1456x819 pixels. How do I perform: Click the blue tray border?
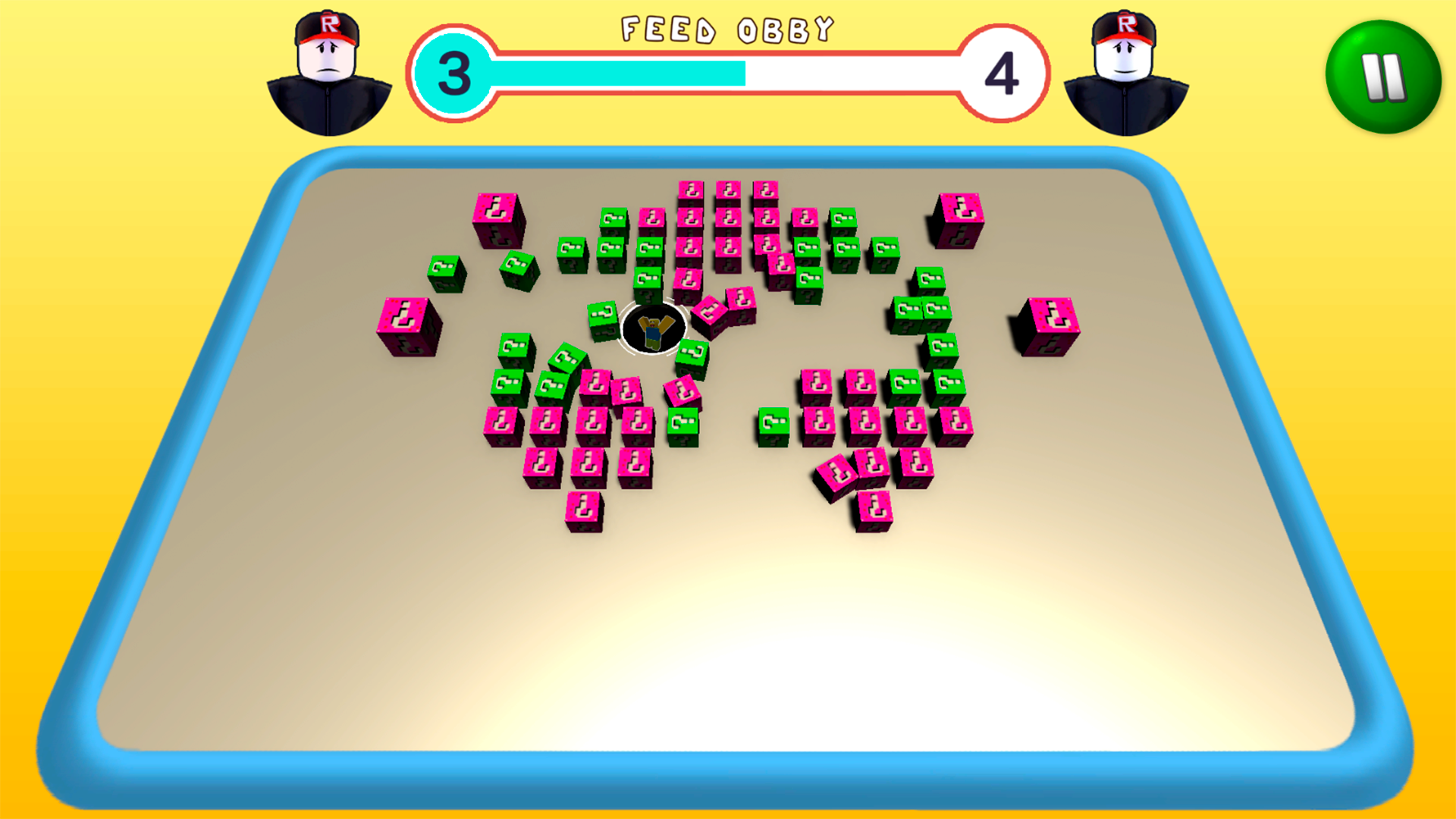pos(728,773)
